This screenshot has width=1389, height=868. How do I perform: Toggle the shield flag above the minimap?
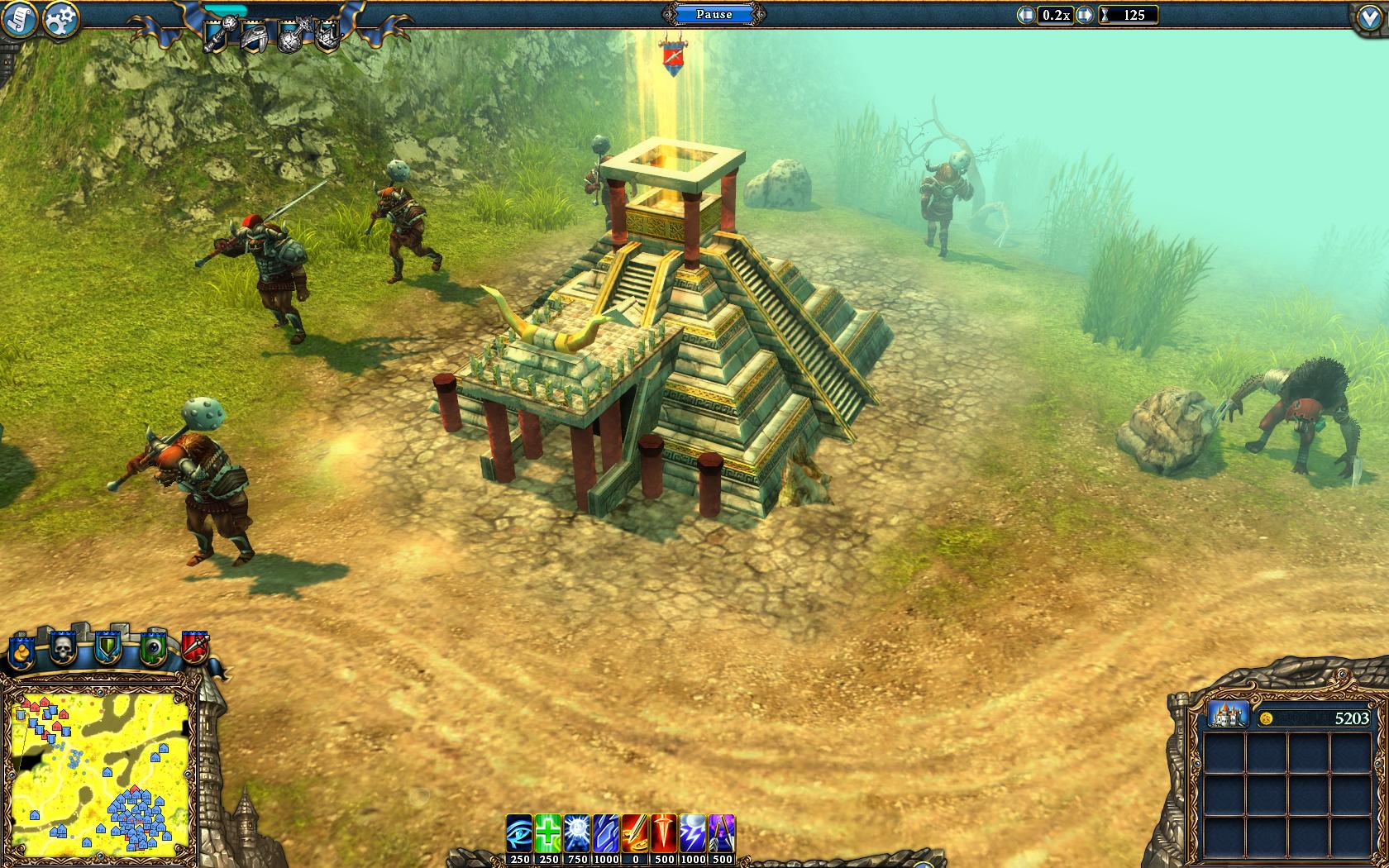click(108, 648)
